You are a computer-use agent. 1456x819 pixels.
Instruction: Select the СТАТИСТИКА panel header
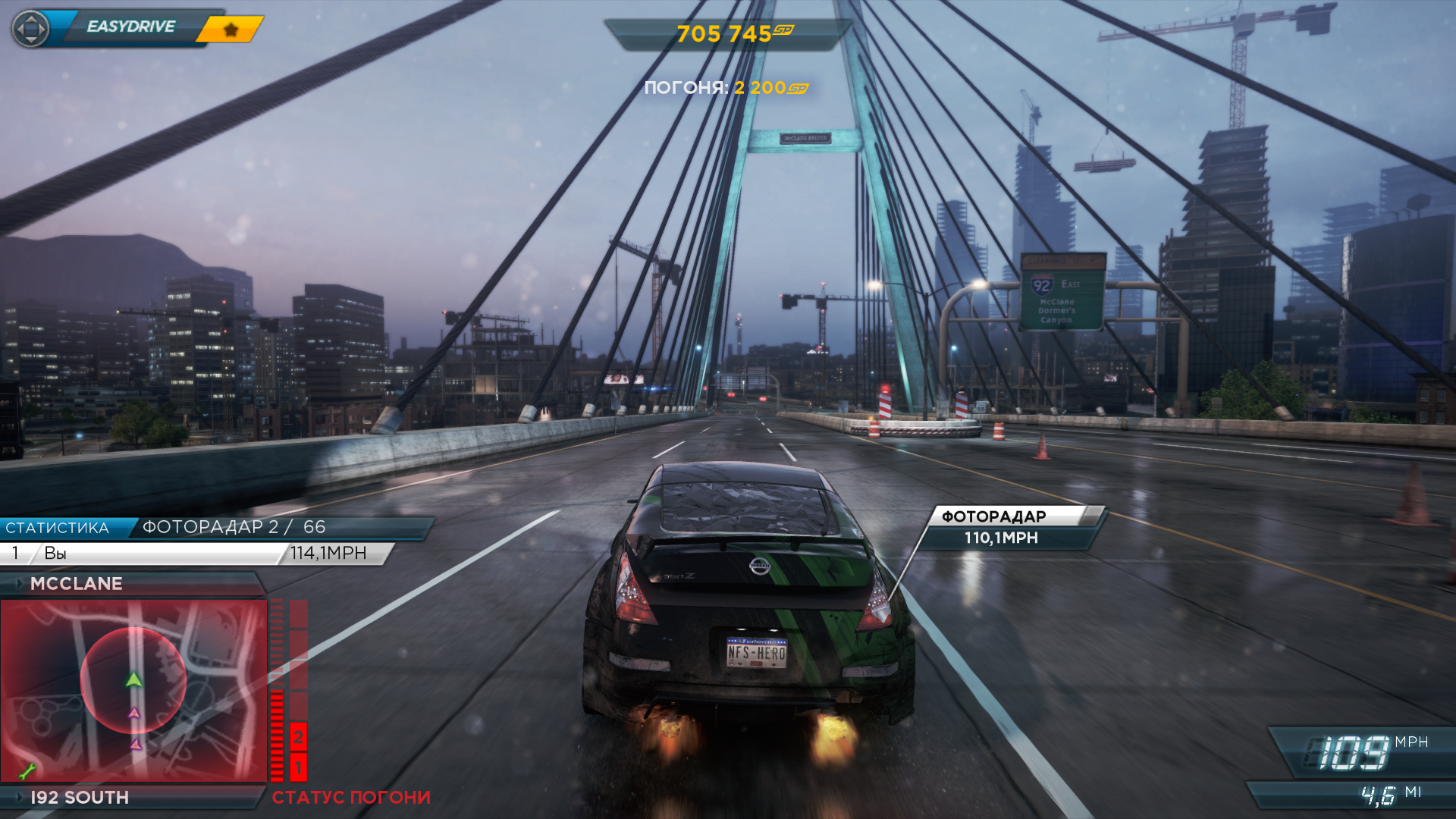click(x=58, y=528)
